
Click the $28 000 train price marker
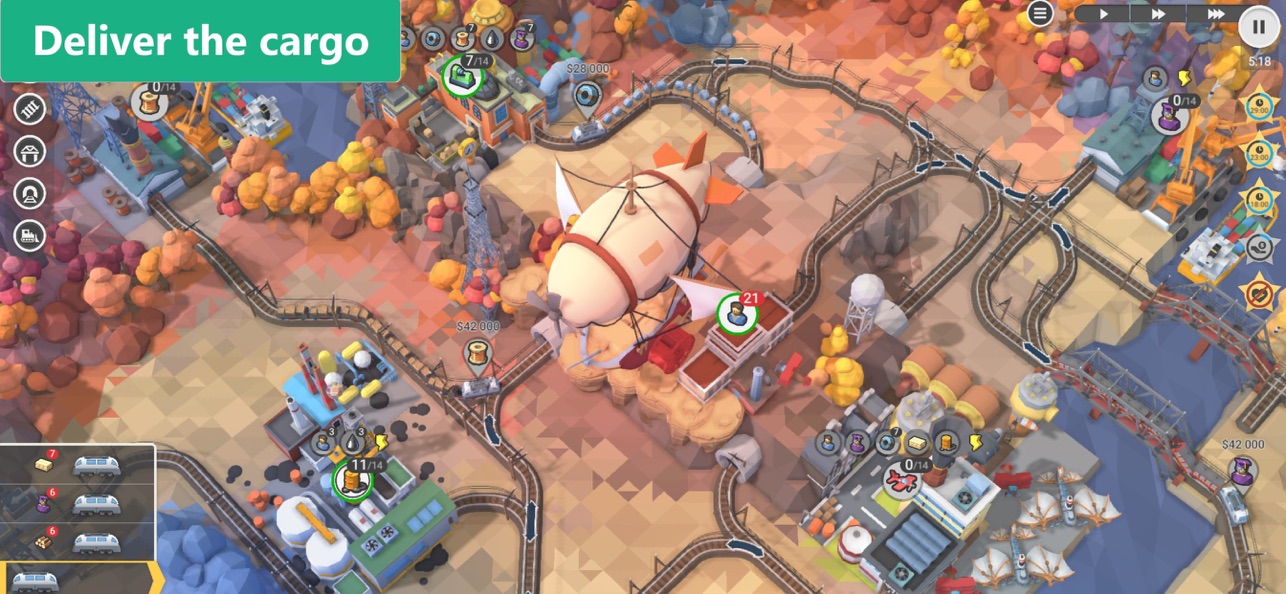click(588, 94)
